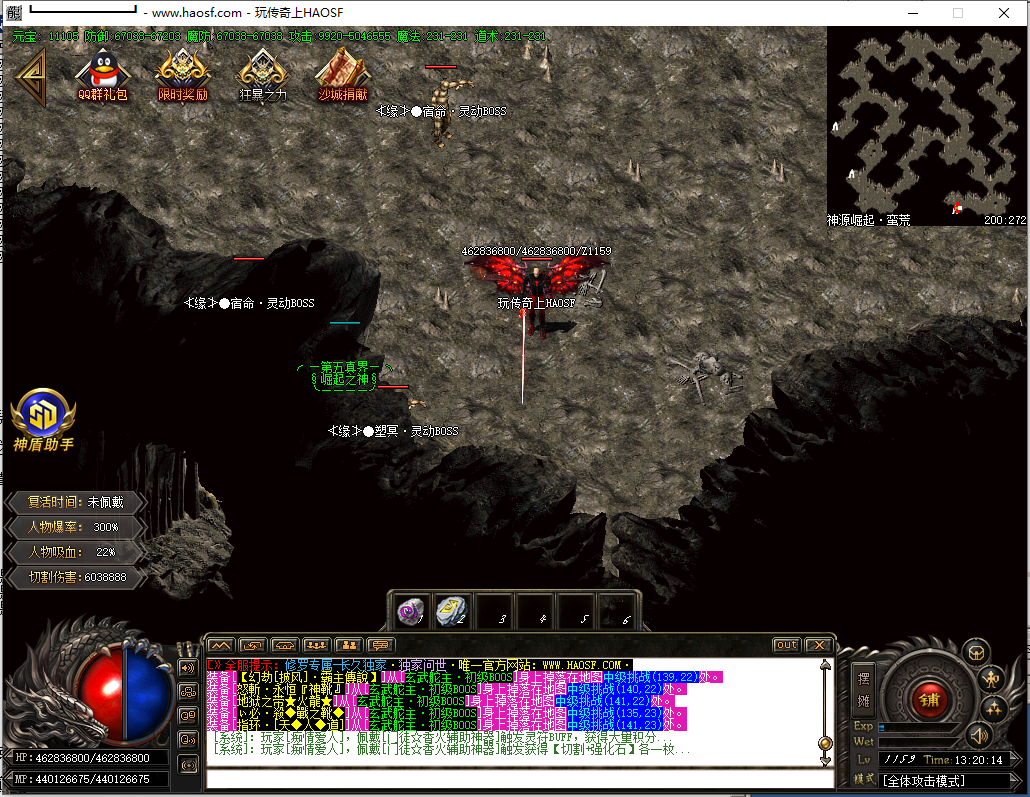
Task: Close the game window
Action: (x=1004, y=13)
